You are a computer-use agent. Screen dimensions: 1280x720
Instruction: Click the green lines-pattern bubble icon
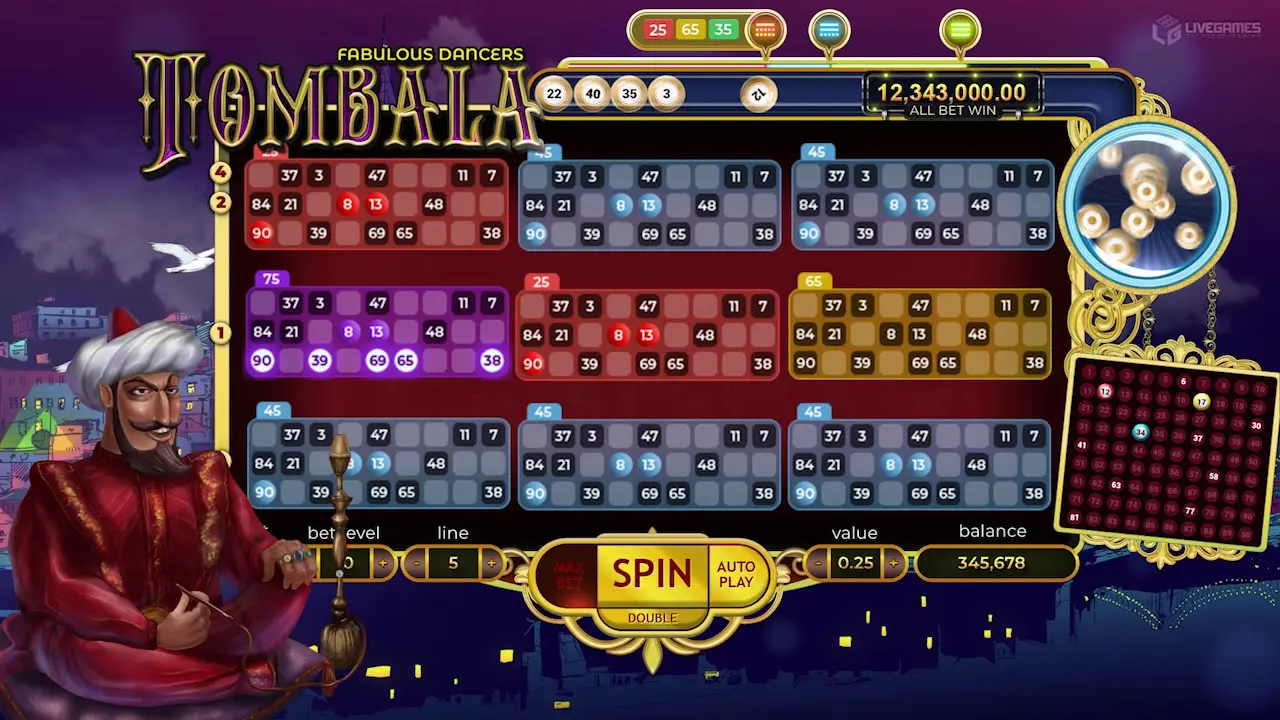click(x=961, y=27)
